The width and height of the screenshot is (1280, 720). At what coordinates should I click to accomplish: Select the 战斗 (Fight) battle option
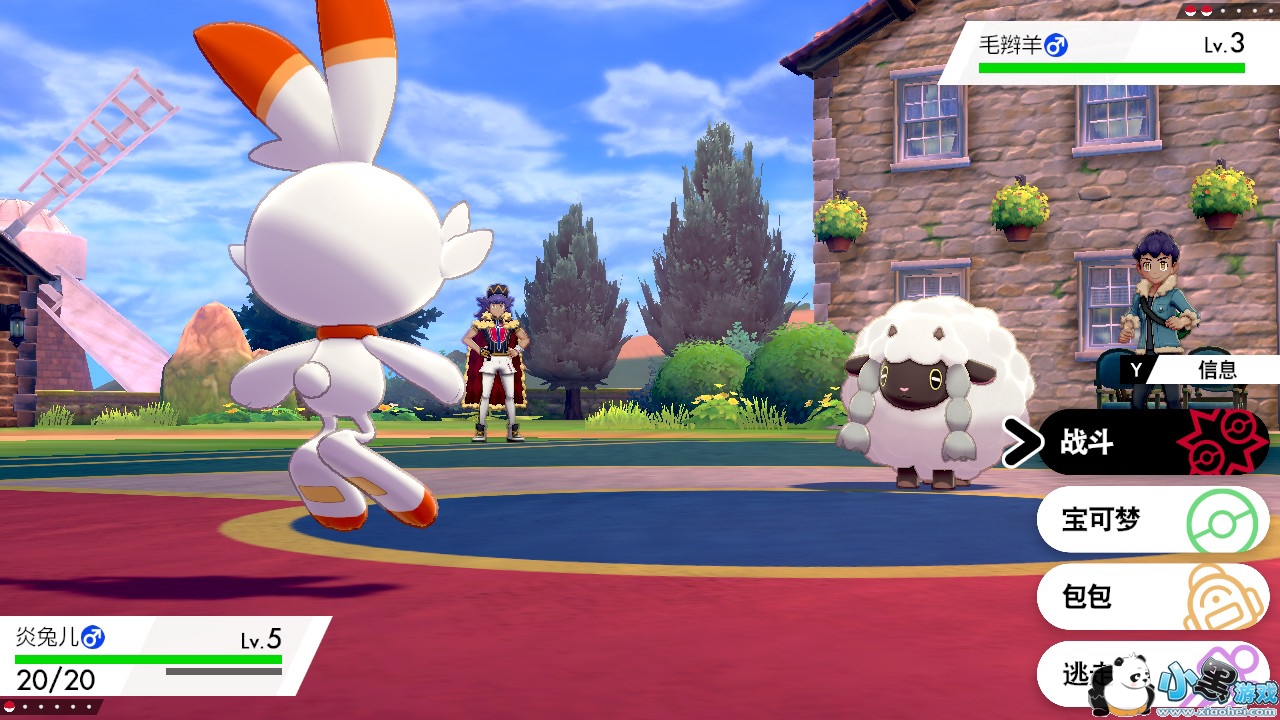(1150, 442)
